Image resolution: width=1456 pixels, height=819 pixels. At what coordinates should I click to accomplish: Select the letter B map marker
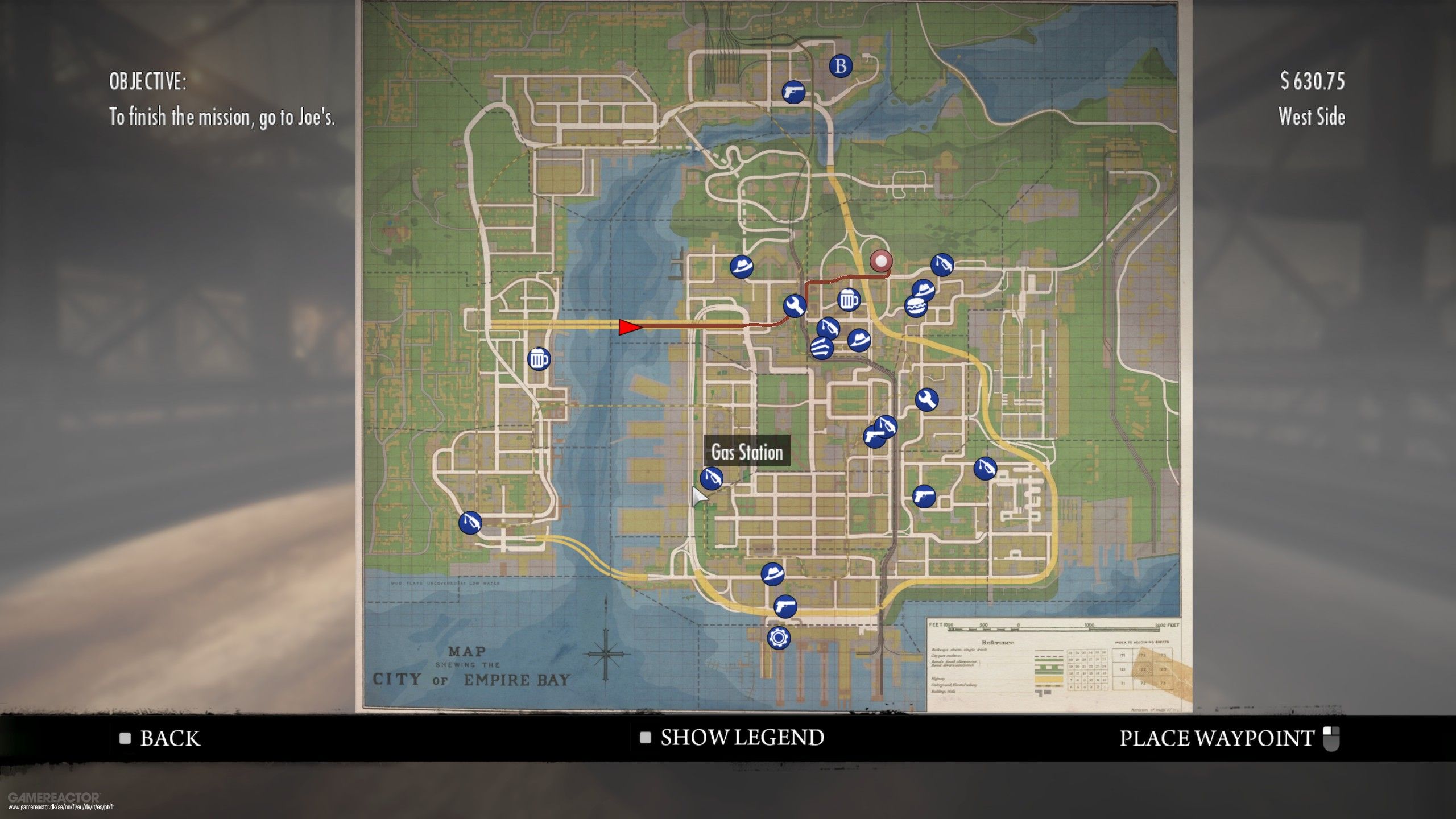pos(841,66)
